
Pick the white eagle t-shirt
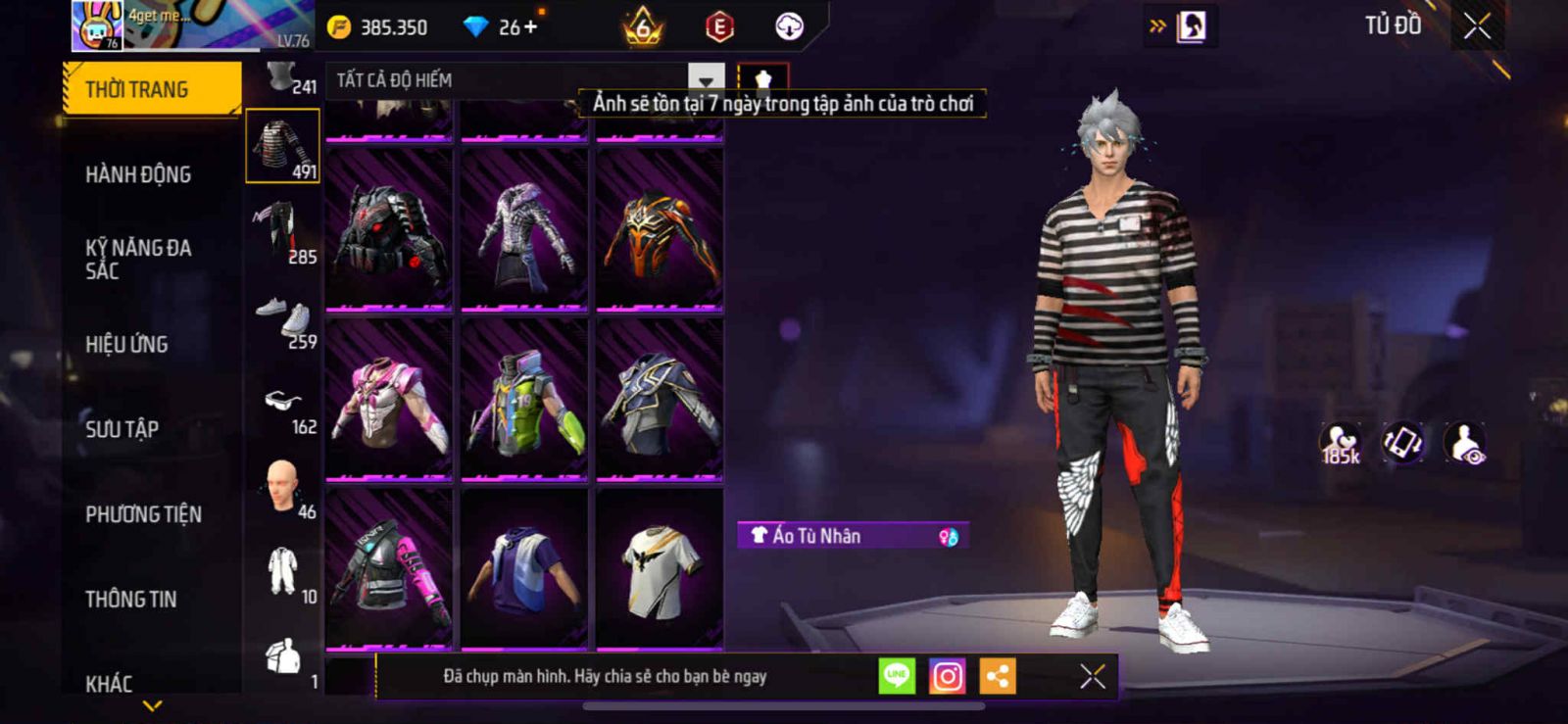660,569
